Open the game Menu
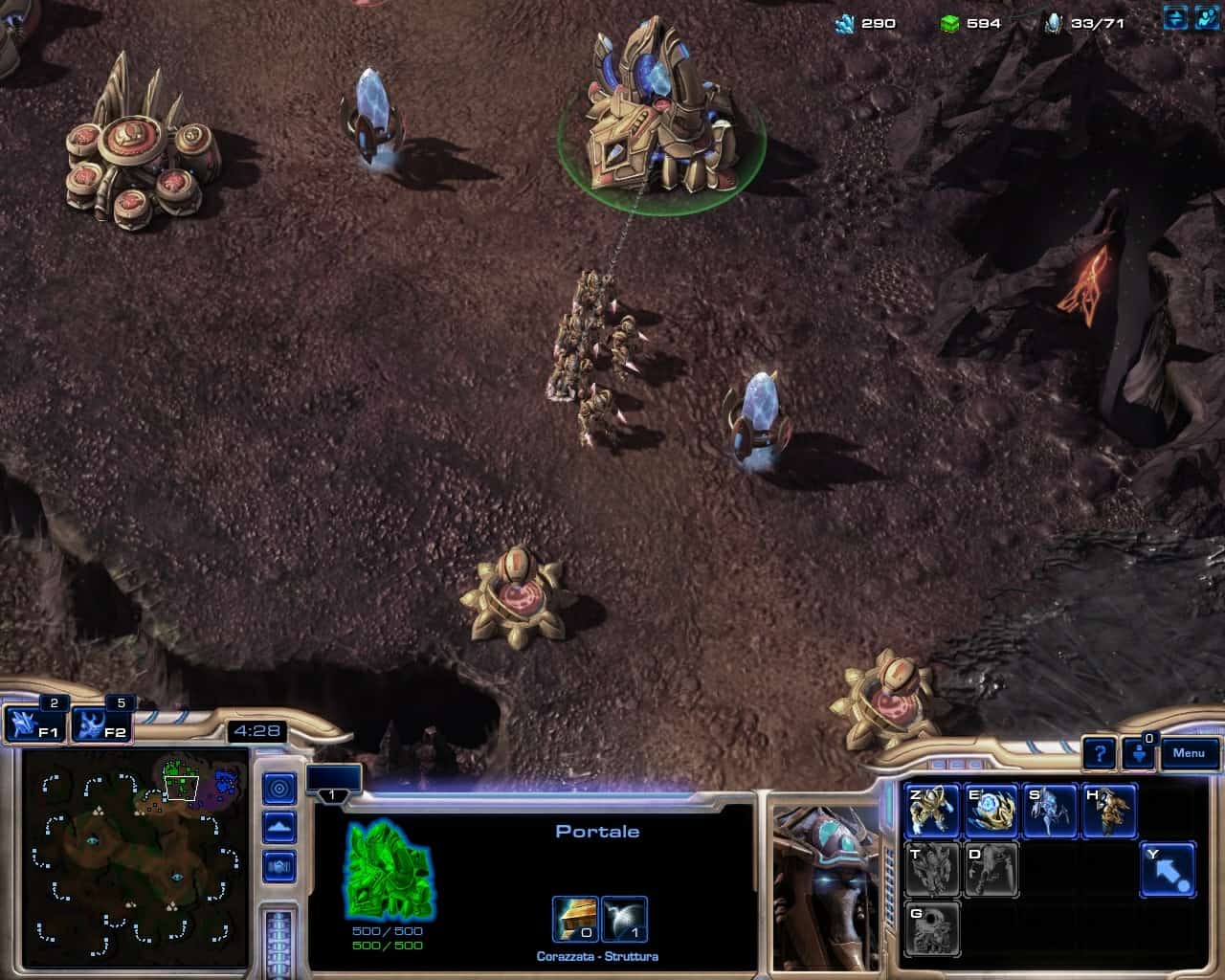This screenshot has width=1225, height=980. (x=1190, y=753)
